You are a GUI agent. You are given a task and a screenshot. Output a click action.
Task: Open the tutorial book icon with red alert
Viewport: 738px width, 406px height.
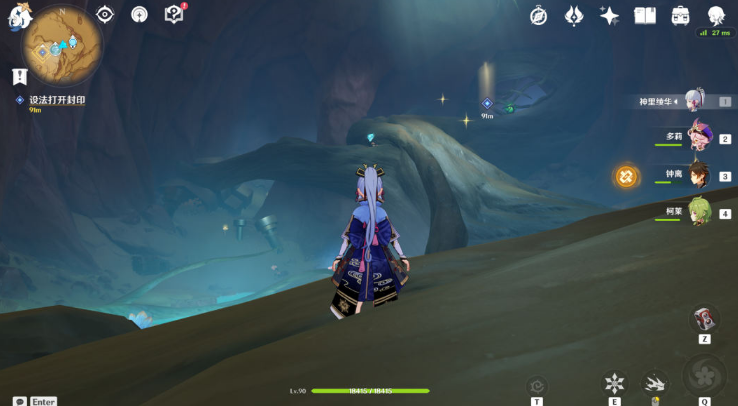[174, 14]
